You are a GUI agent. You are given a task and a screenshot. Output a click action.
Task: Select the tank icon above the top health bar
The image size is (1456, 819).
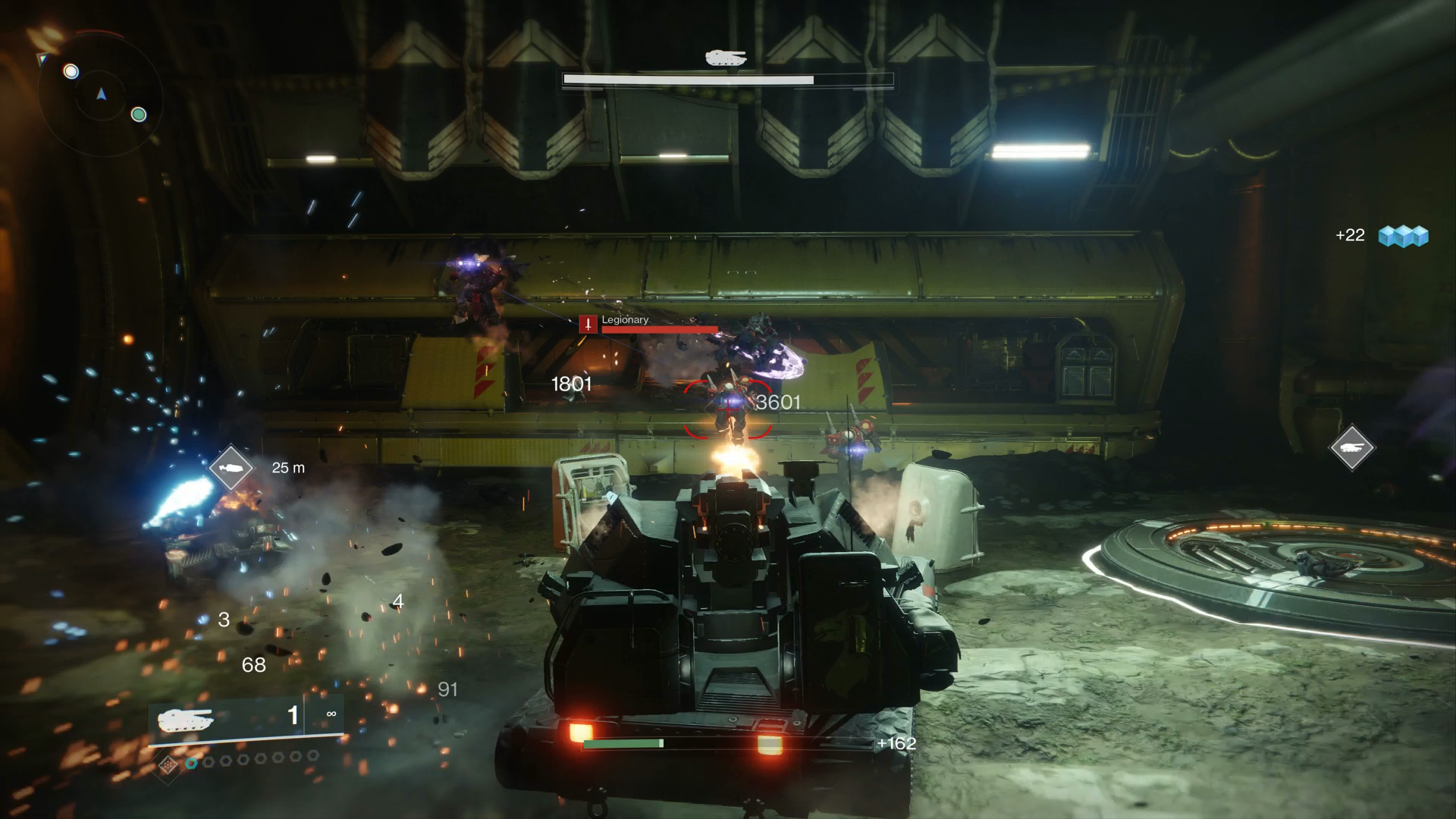726,58
